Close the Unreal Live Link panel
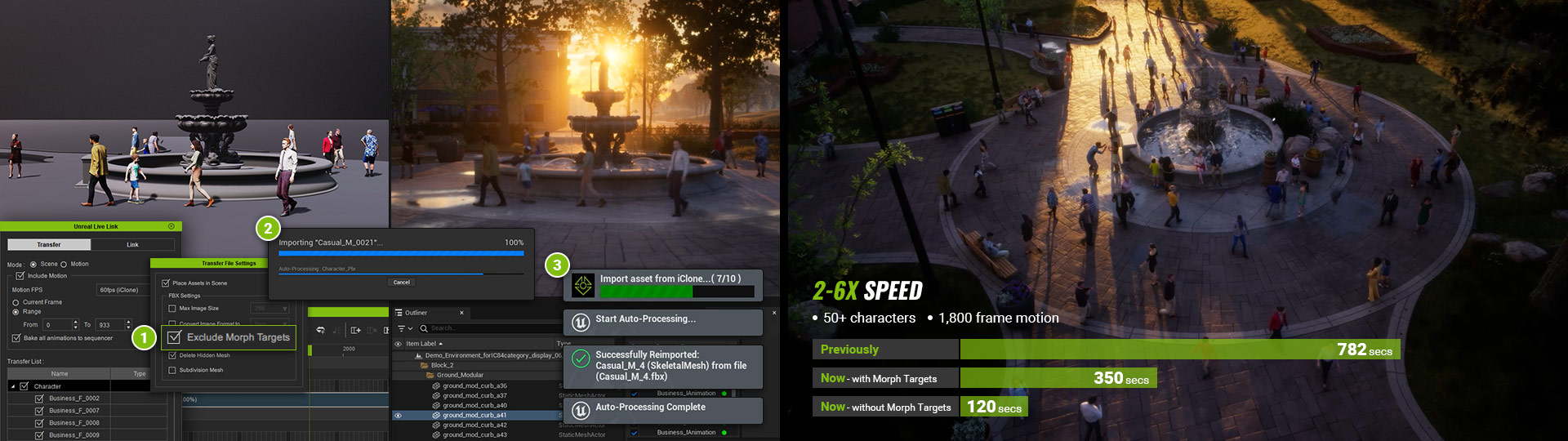Image resolution: width=1568 pixels, height=441 pixels. 171,226
